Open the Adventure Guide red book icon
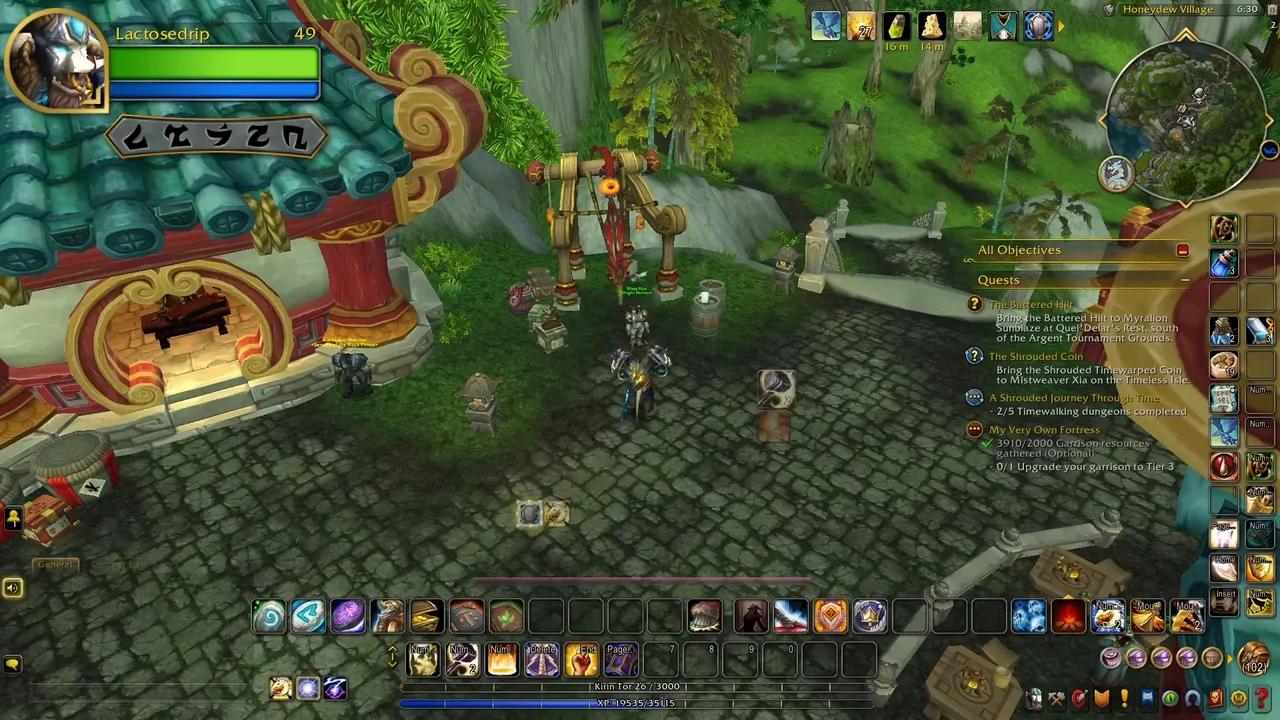The width and height of the screenshot is (1280, 720). pos(1217,698)
